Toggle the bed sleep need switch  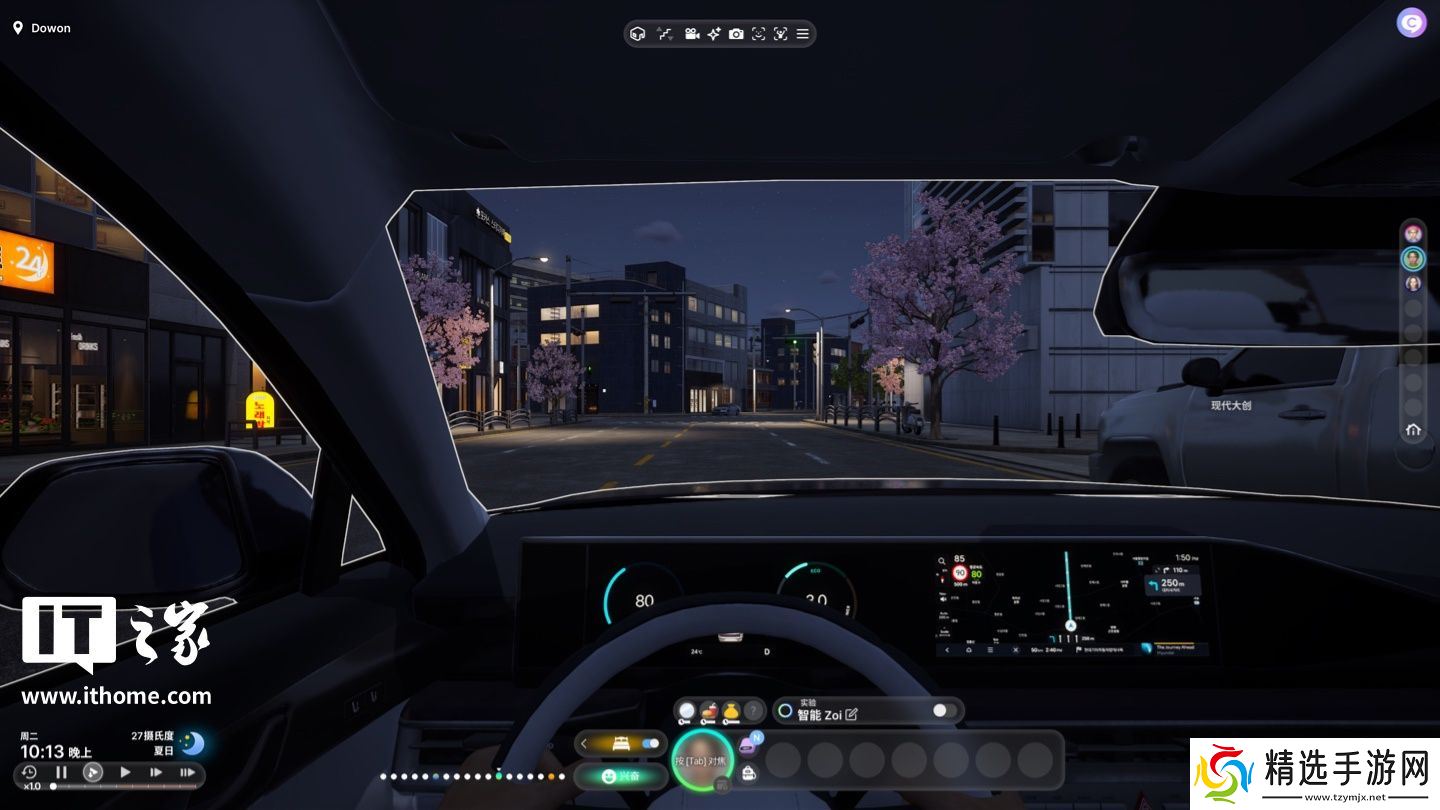point(651,743)
